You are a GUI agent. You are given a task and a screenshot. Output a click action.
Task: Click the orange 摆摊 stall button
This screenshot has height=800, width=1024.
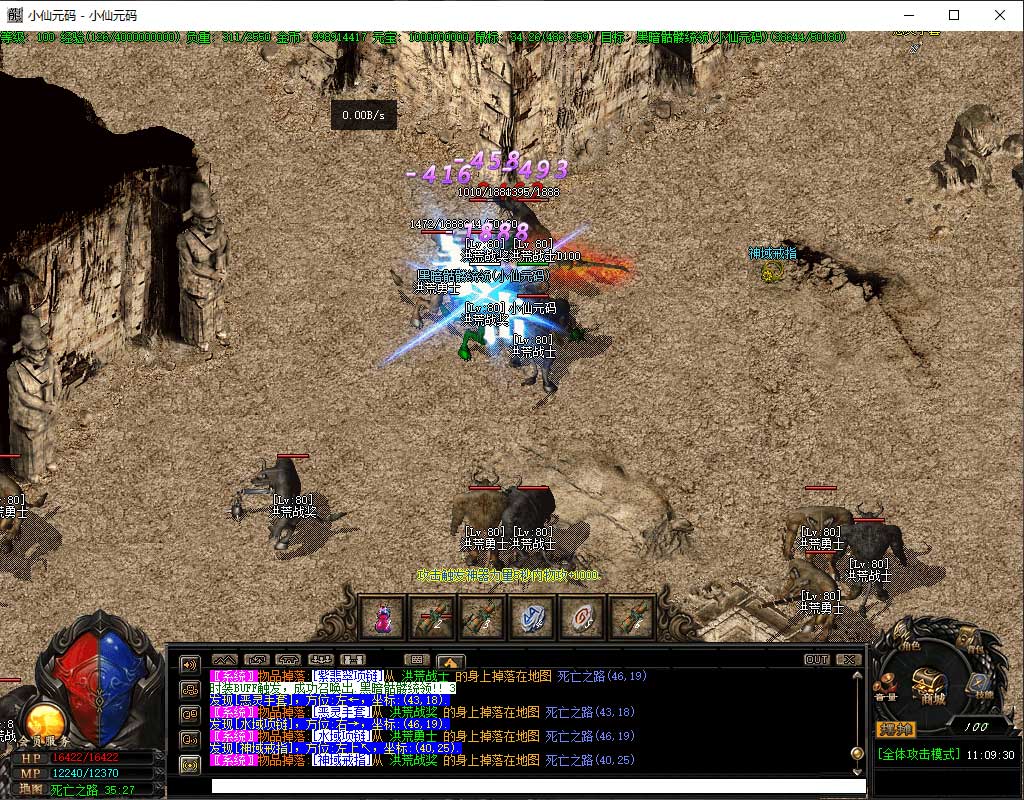point(894,728)
